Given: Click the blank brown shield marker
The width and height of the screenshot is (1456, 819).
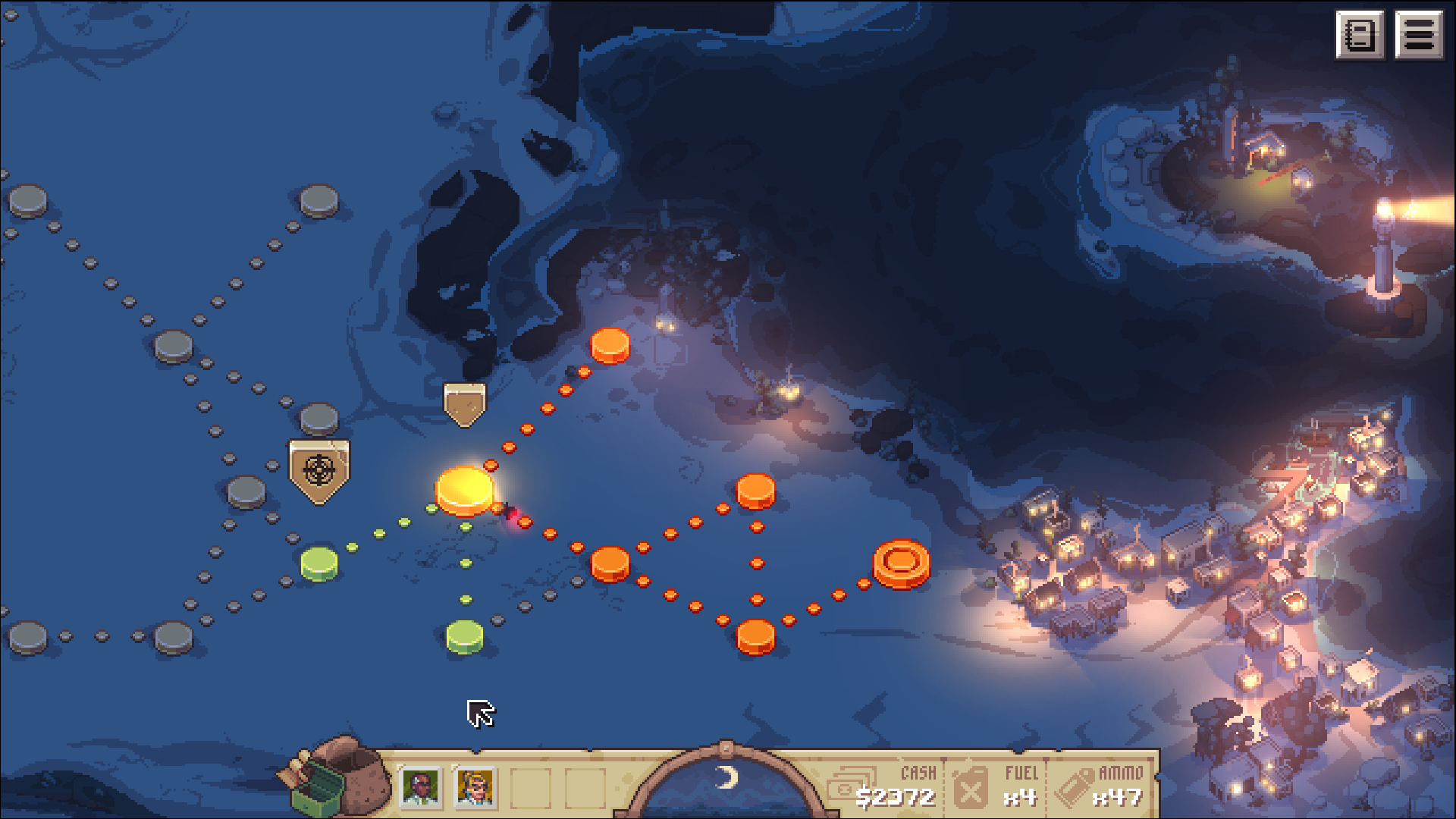Looking at the screenshot, I should coord(464,403).
